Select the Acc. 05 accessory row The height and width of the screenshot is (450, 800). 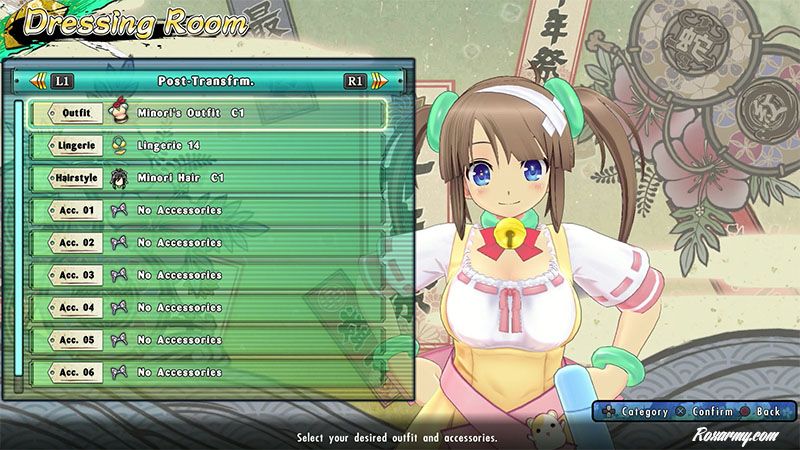click(205, 340)
